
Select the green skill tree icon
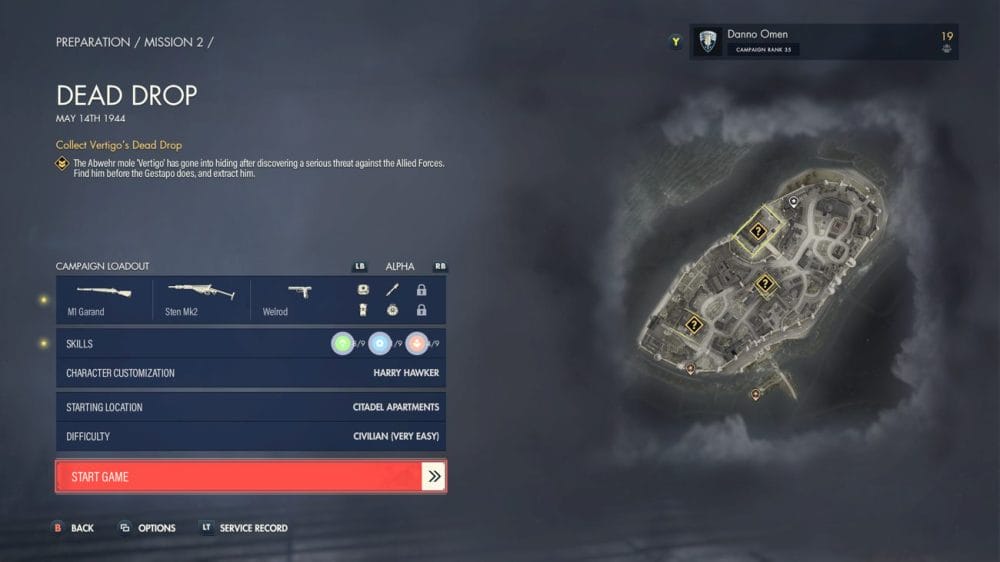click(x=343, y=344)
